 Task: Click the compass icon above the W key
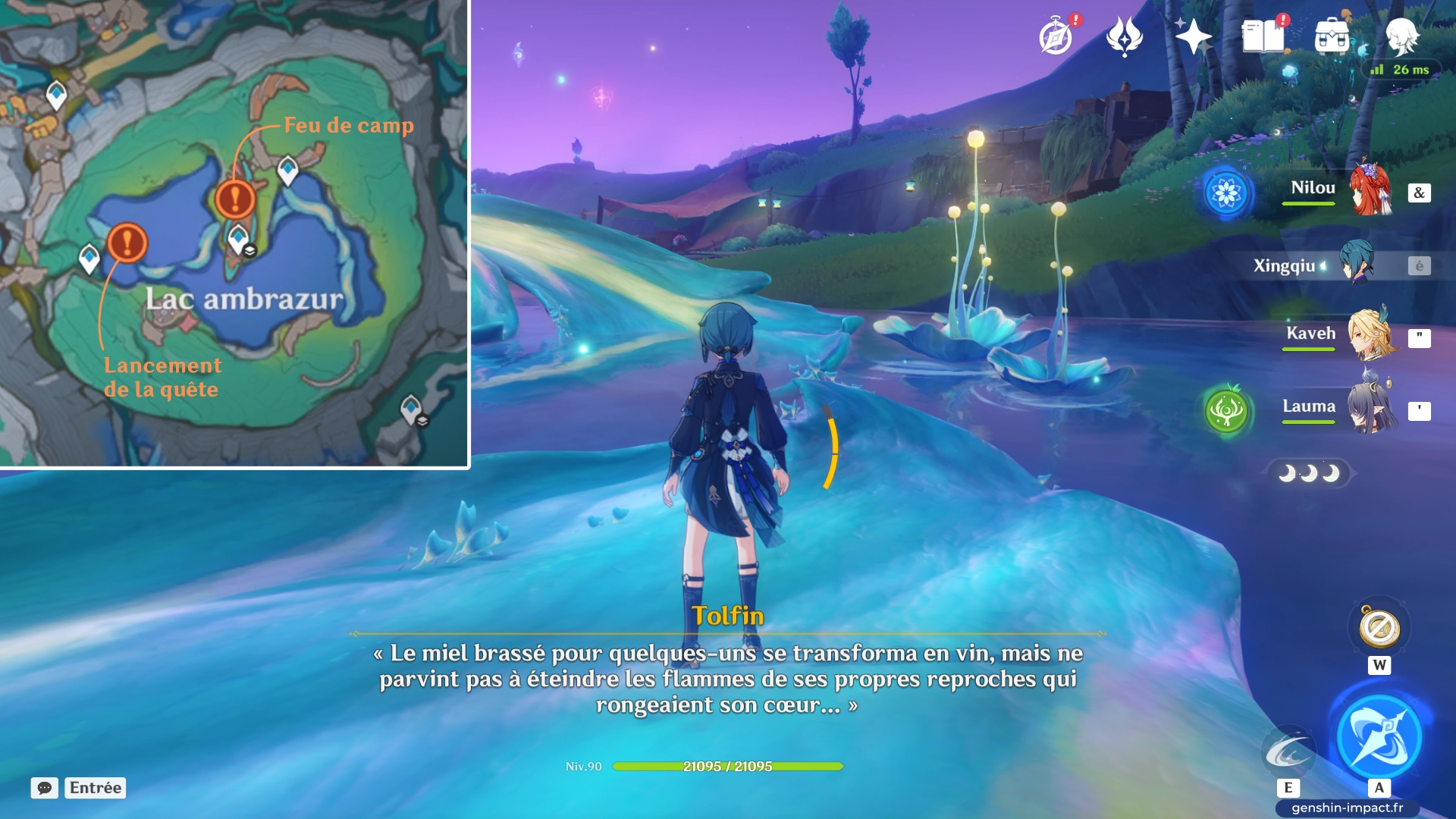point(1380,627)
